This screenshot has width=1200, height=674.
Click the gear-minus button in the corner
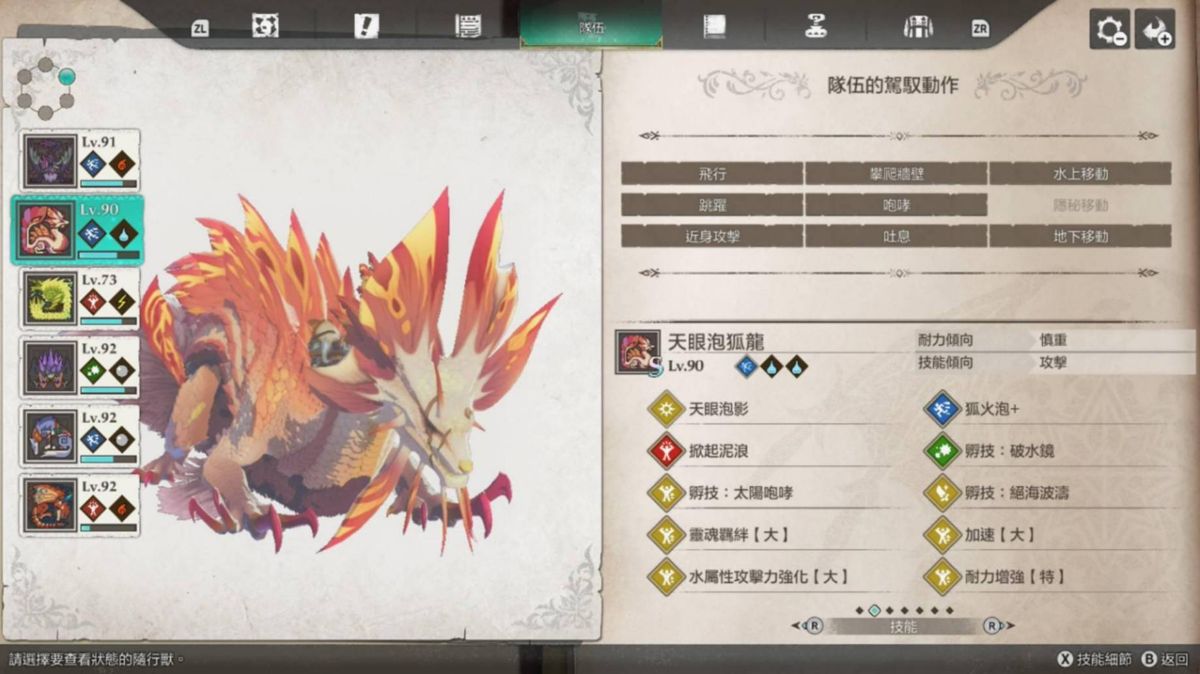pos(1109,30)
